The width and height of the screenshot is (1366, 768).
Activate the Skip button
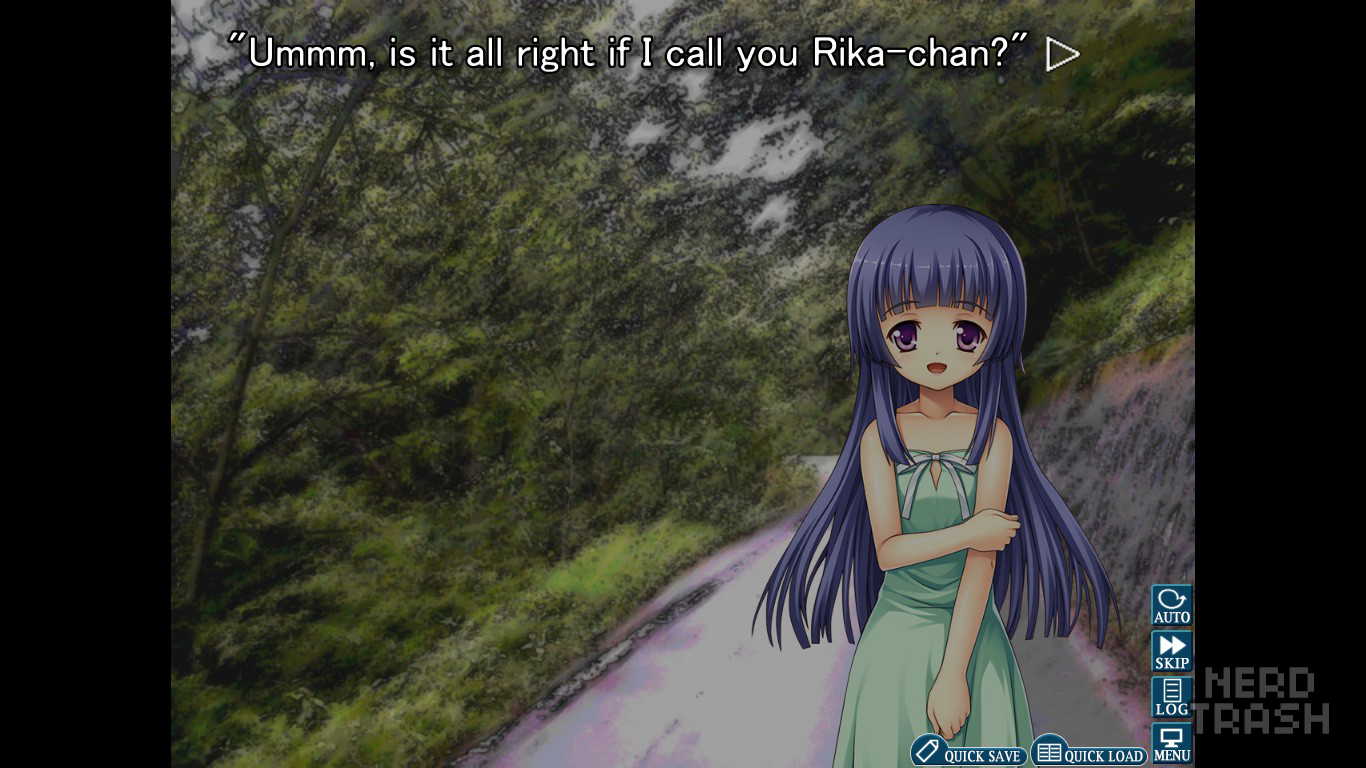[1171, 651]
